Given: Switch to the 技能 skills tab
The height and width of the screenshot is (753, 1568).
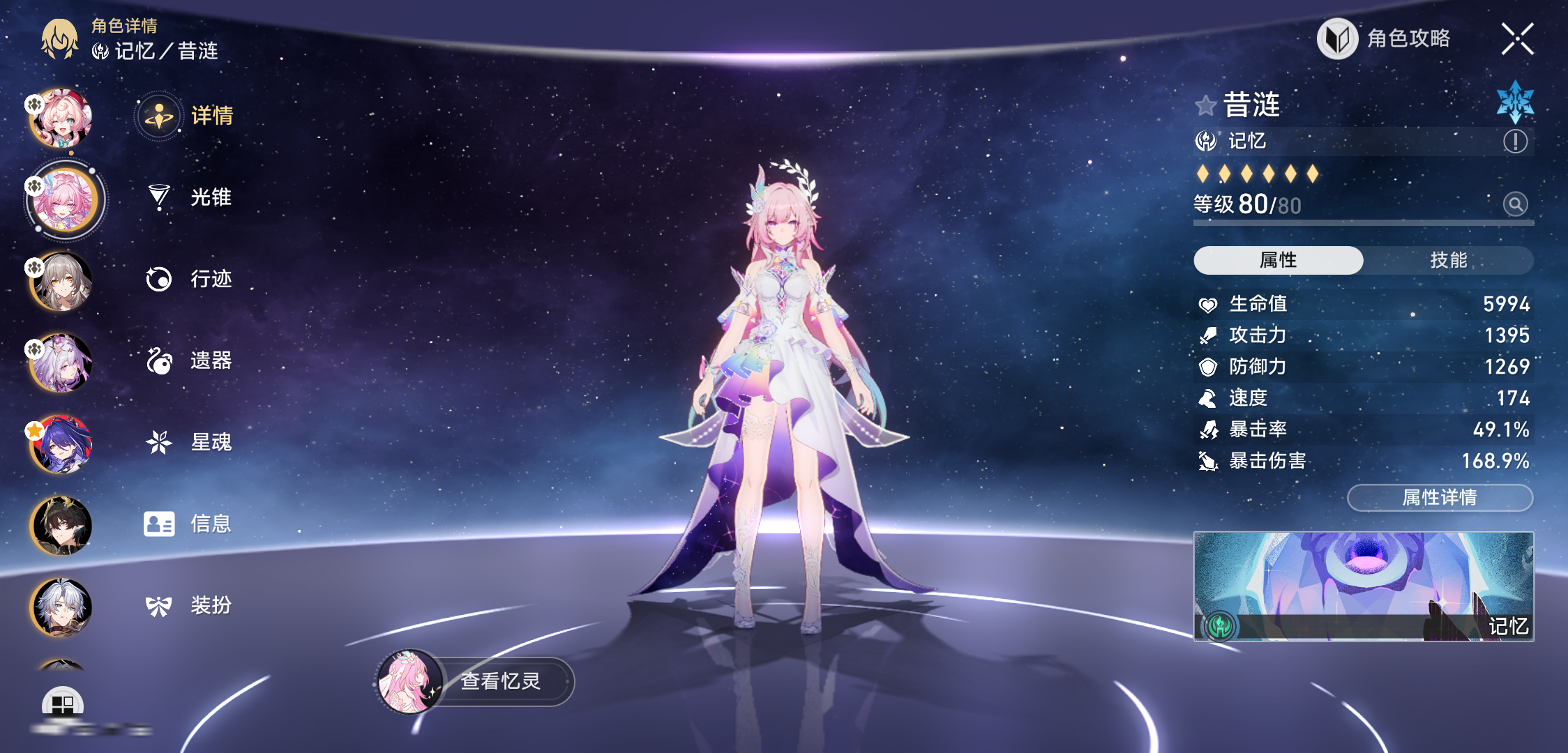Looking at the screenshot, I should tap(1448, 260).
